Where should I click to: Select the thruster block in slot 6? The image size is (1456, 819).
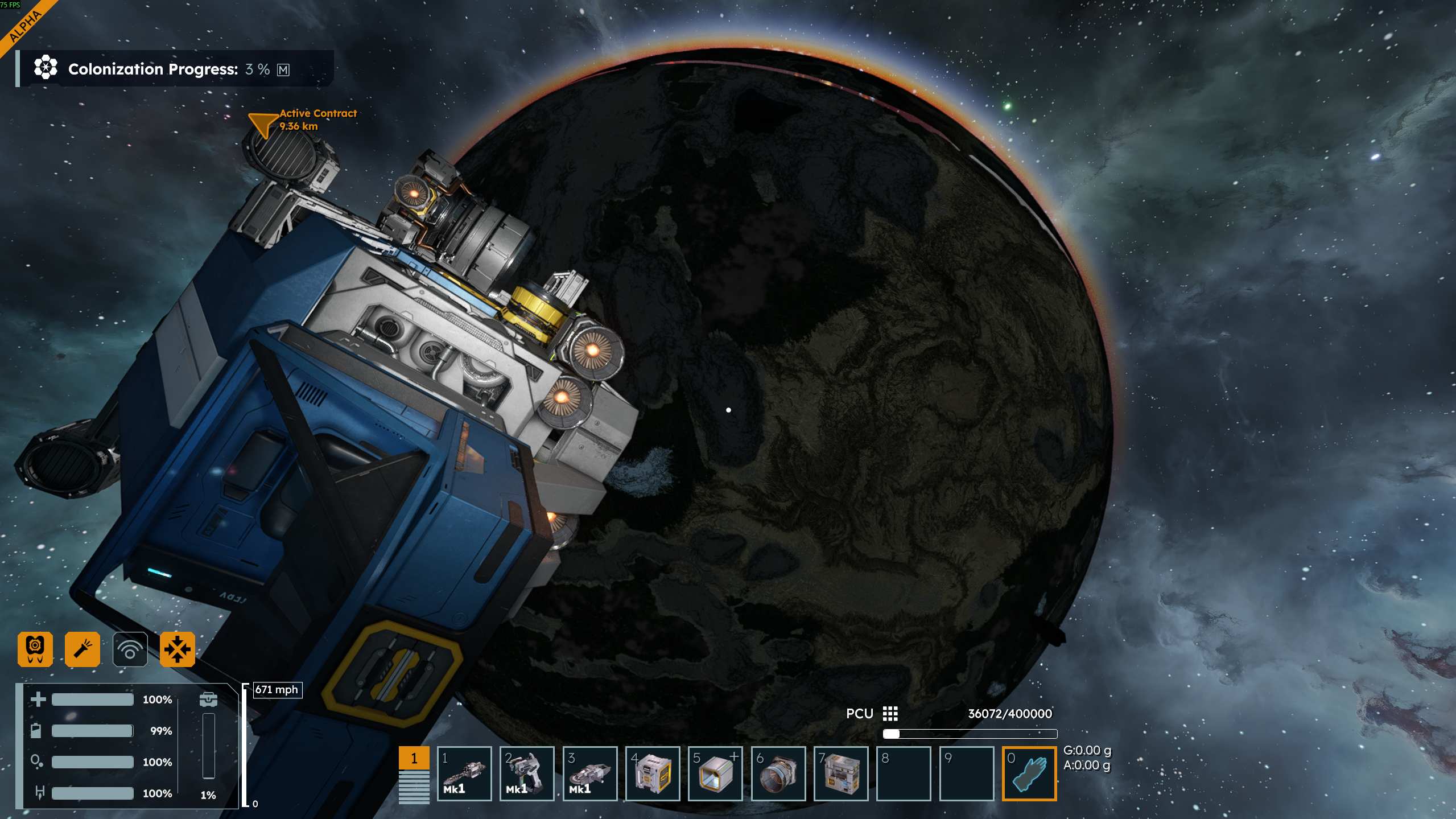[x=778, y=773]
